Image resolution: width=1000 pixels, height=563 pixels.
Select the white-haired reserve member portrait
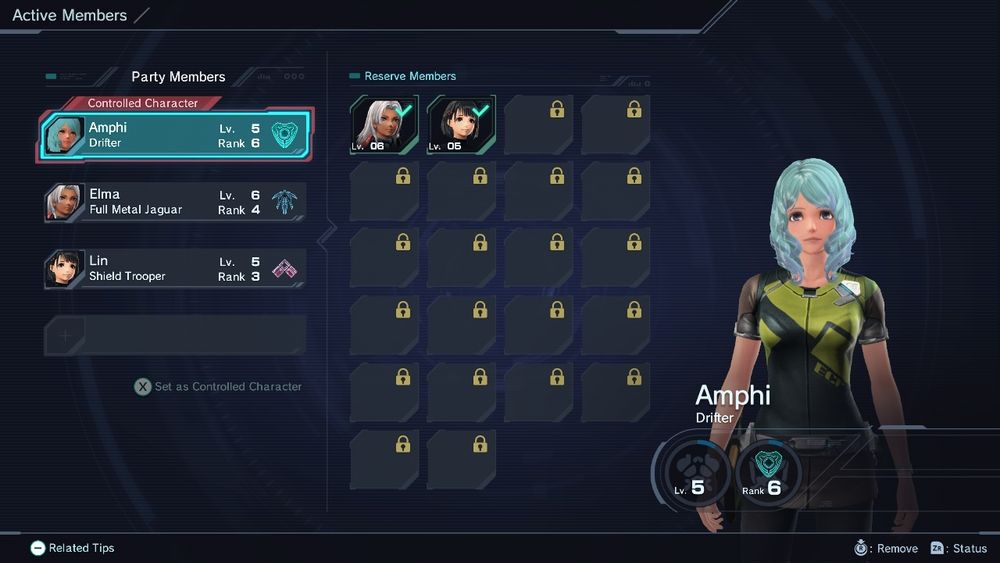[x=385, y=125]
